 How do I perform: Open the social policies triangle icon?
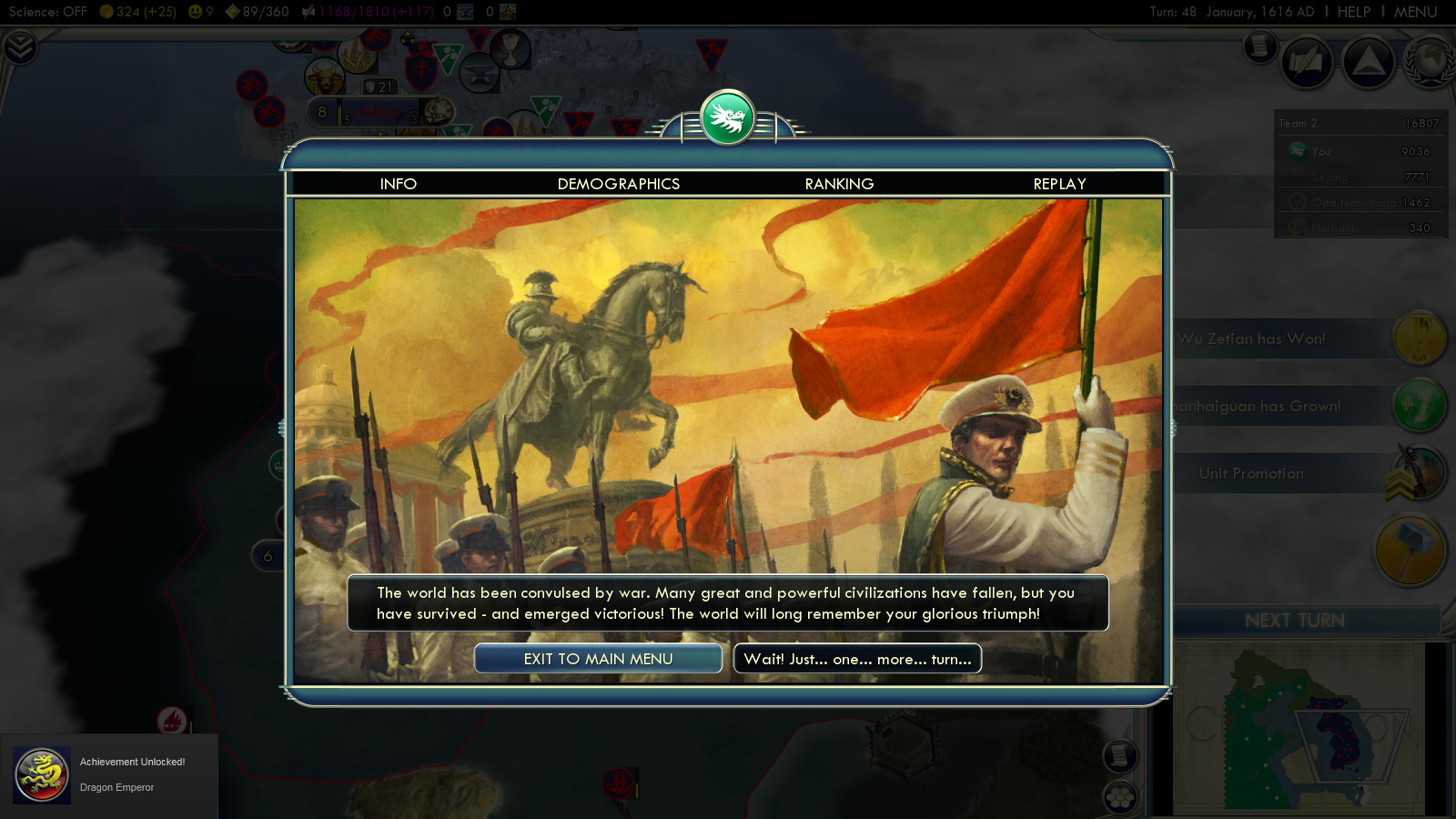1369,62
